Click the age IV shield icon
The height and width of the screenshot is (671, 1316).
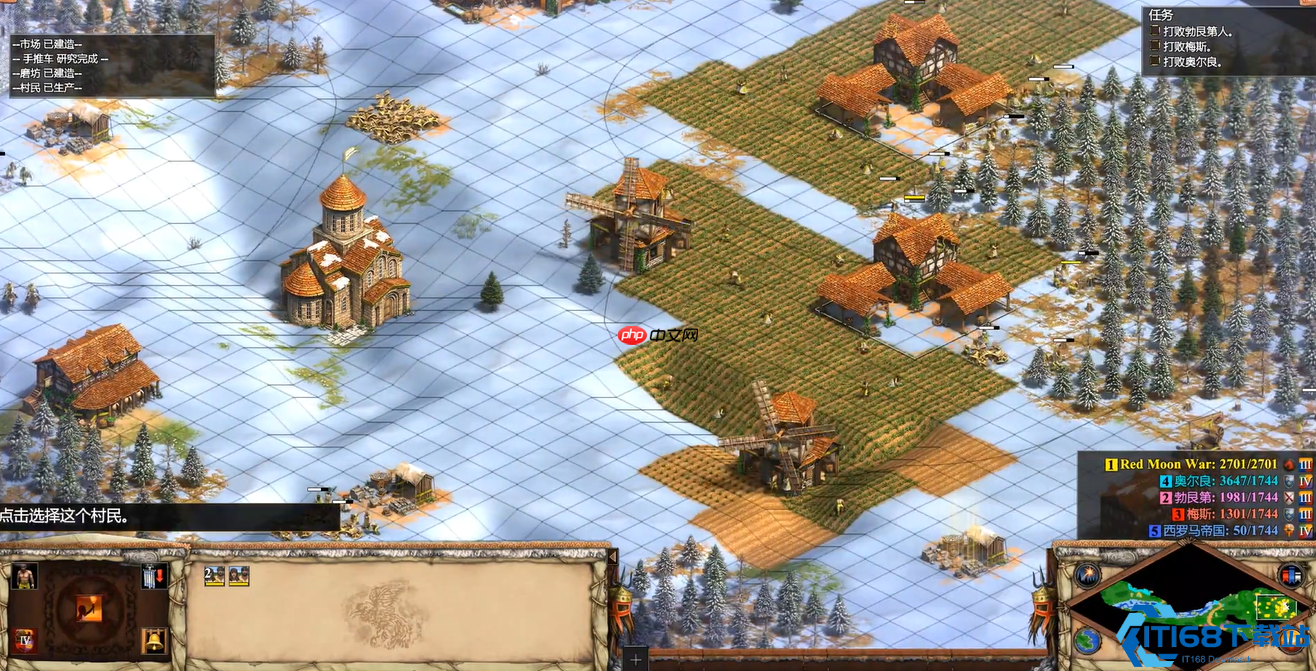pos(24,639)
